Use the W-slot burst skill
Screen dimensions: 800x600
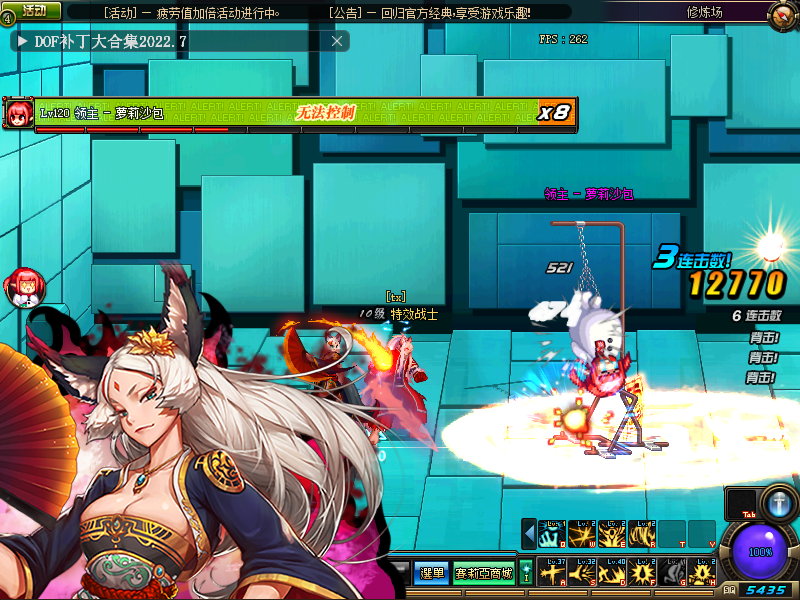[582, 534]
